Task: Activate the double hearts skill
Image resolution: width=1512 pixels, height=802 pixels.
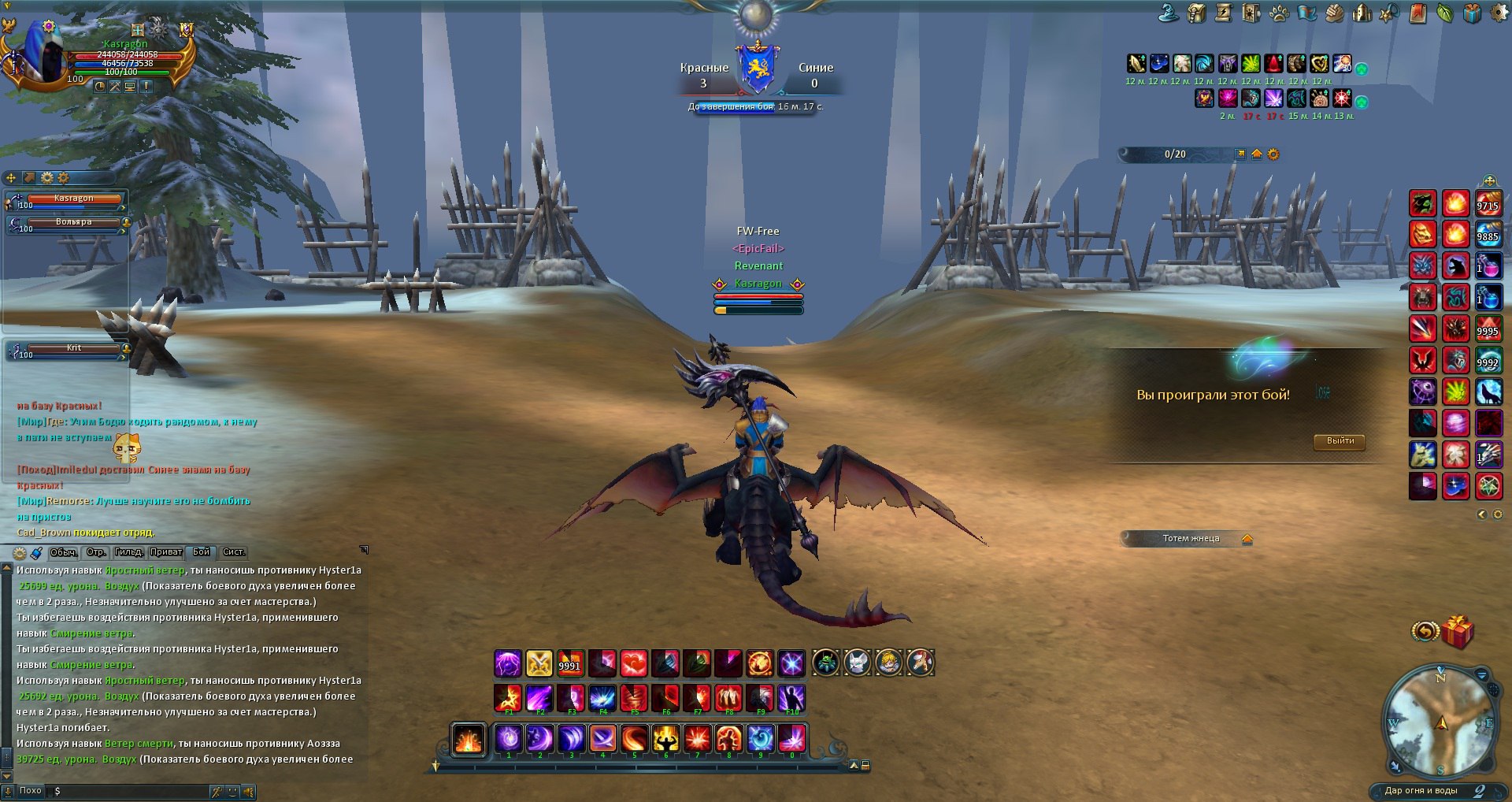Action: 634,663
